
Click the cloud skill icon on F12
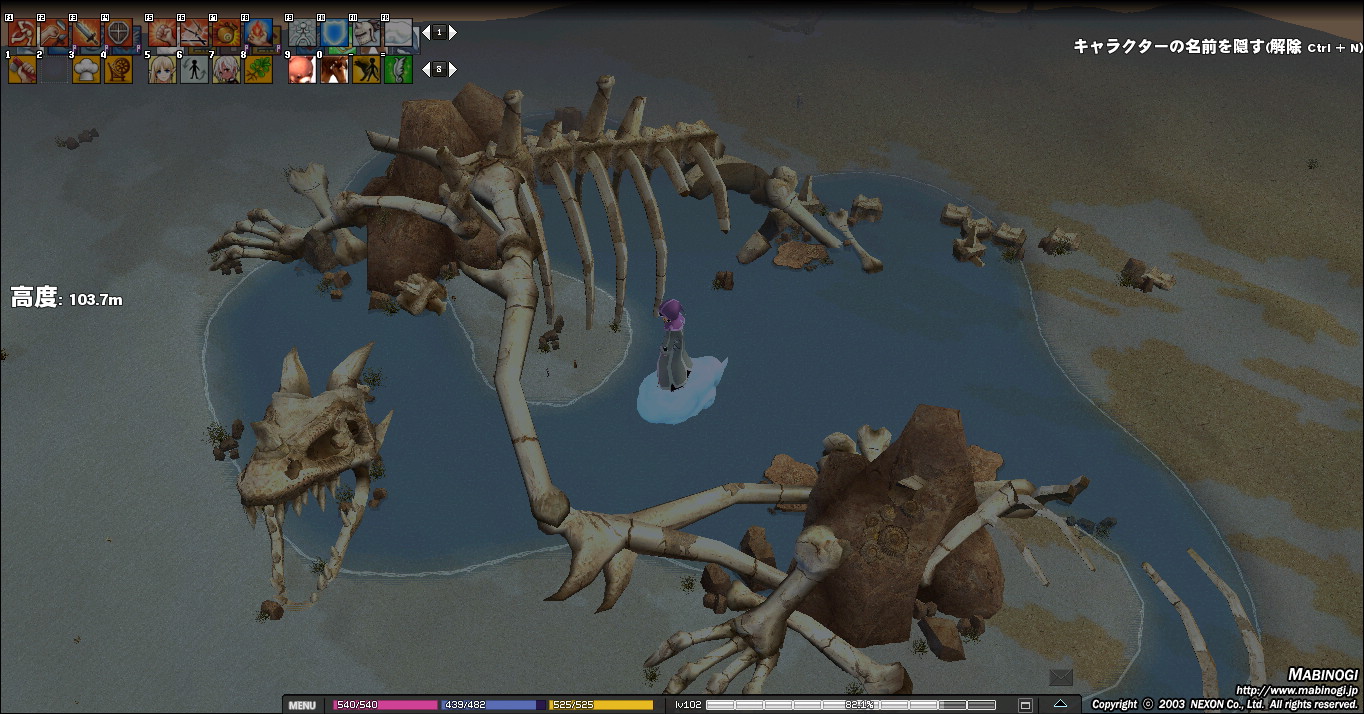(x=398, y=33)
